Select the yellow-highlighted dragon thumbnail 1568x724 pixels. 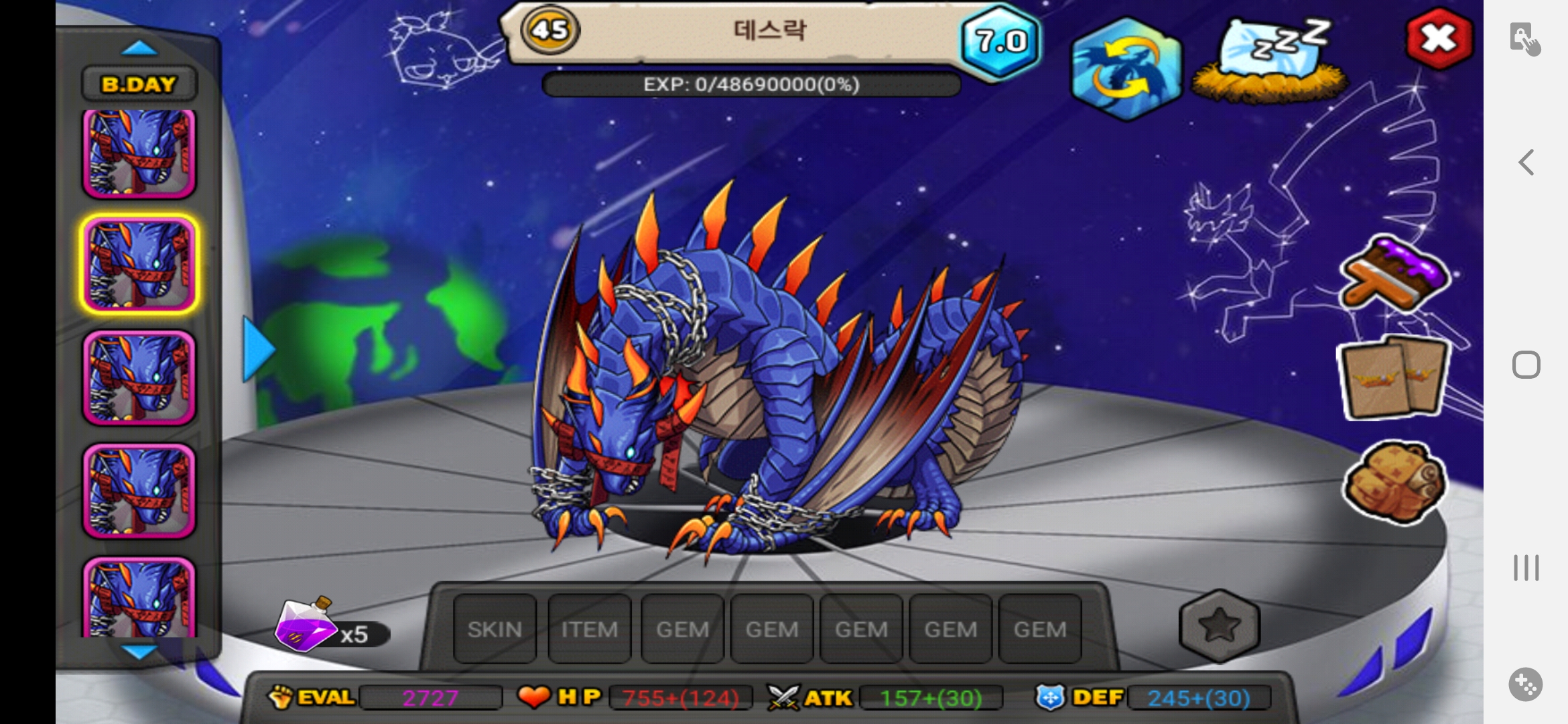[139, 264]
